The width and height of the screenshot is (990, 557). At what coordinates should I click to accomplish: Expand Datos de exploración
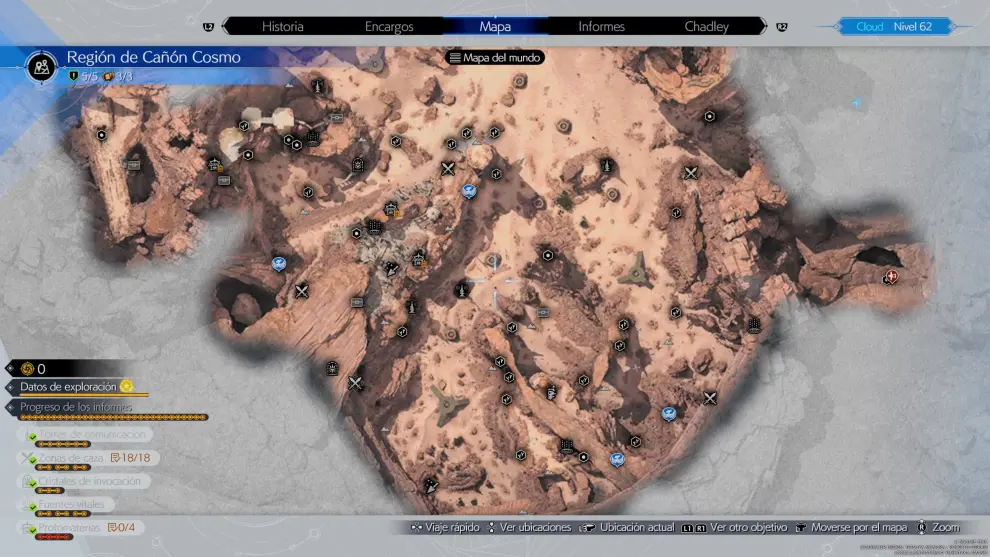[x=70, y=387]
